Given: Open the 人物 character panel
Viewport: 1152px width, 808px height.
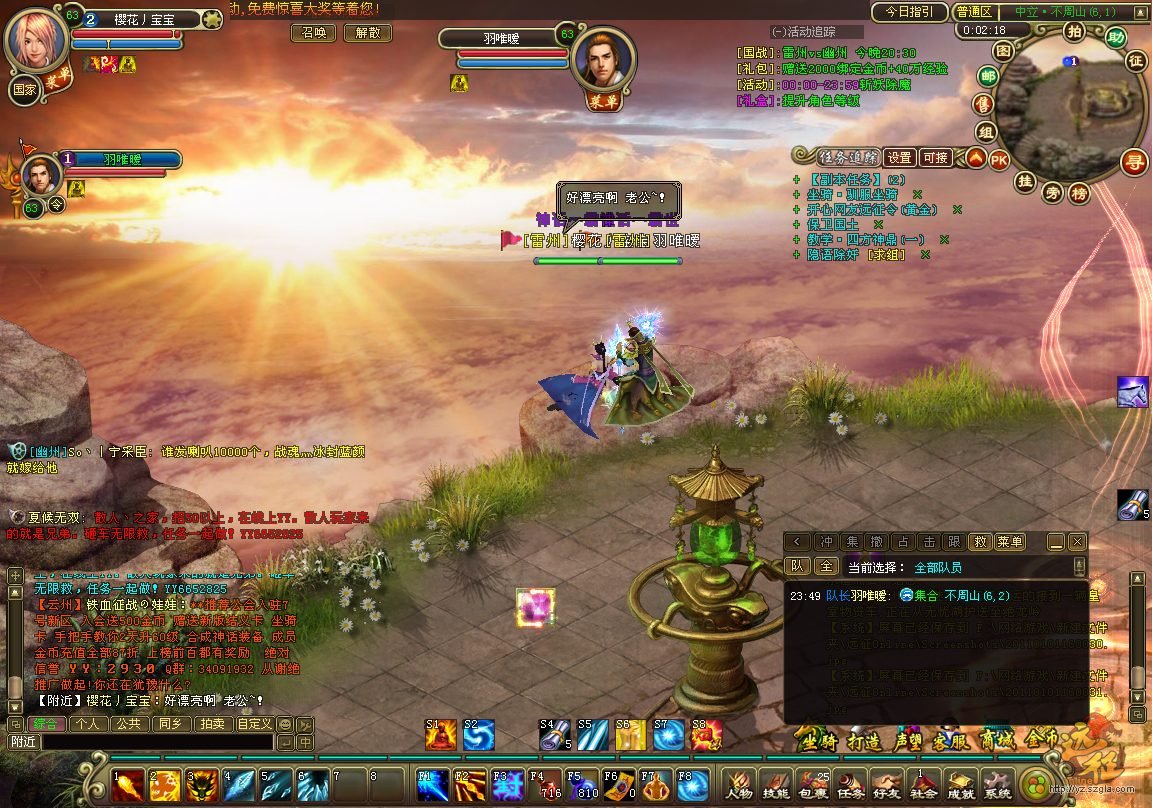Looking at the screenshot, I should click(739, 785).
